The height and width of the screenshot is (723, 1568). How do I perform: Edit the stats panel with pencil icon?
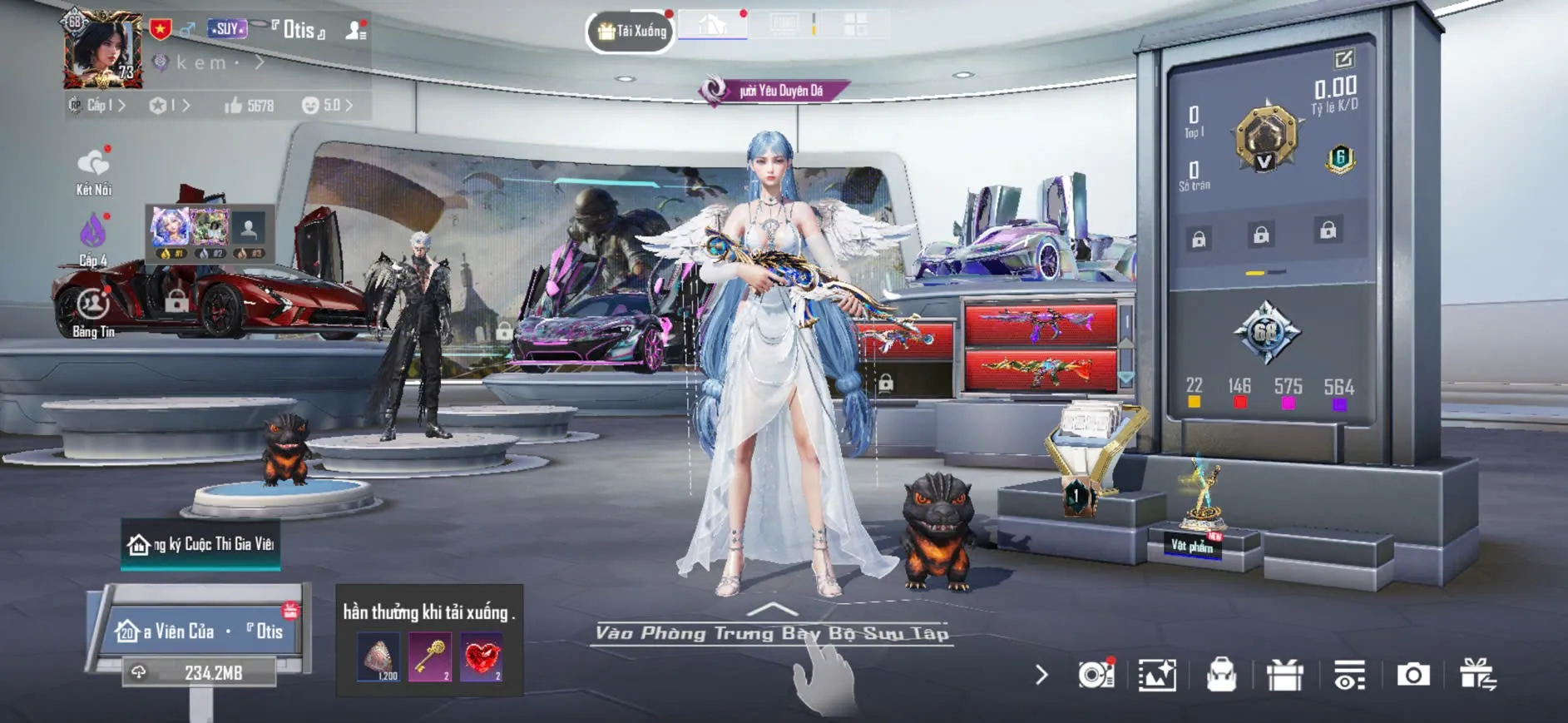pyautogui.click(x=1343, y=59)
